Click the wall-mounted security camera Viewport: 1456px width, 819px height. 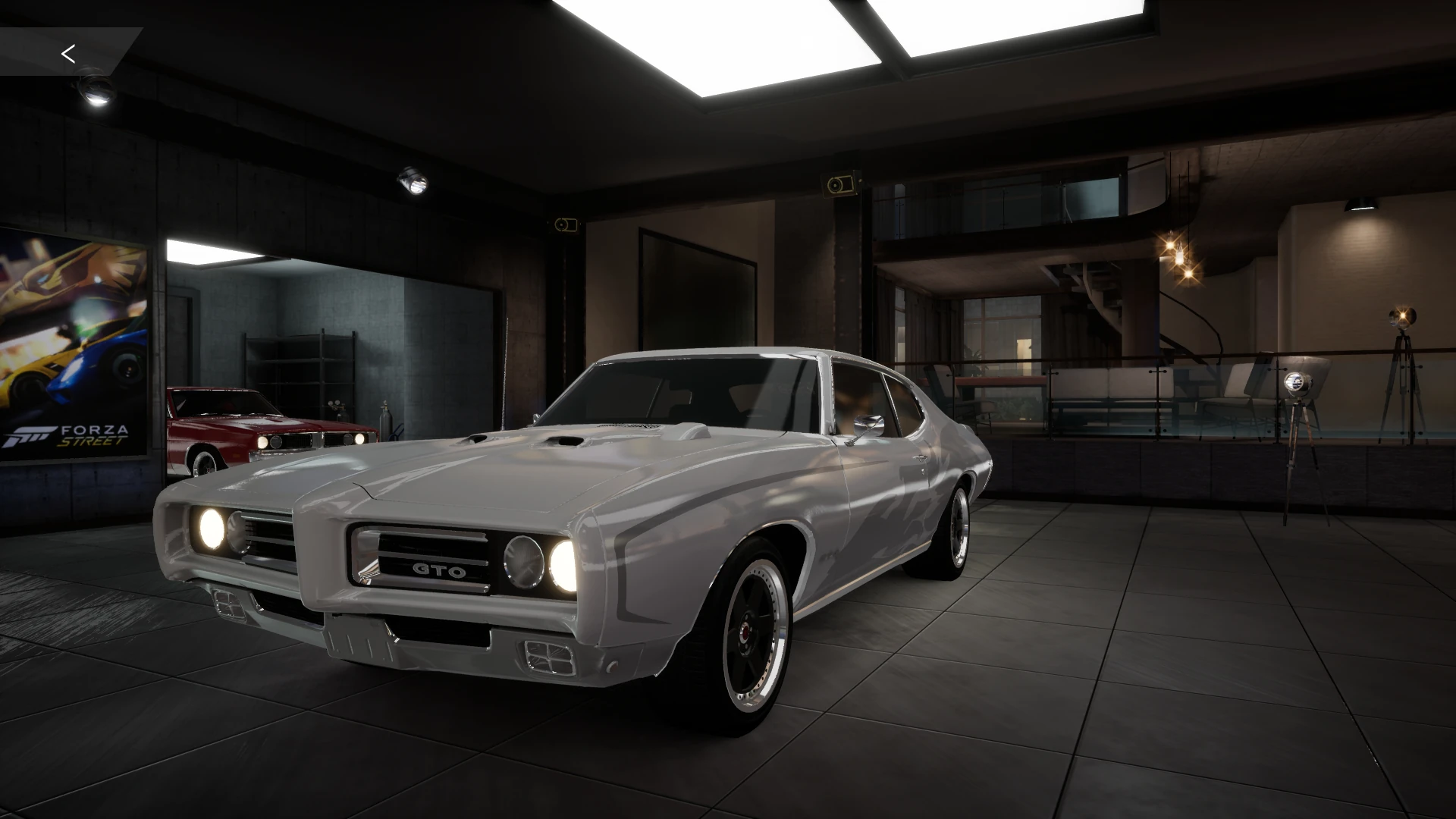point(838,184)
